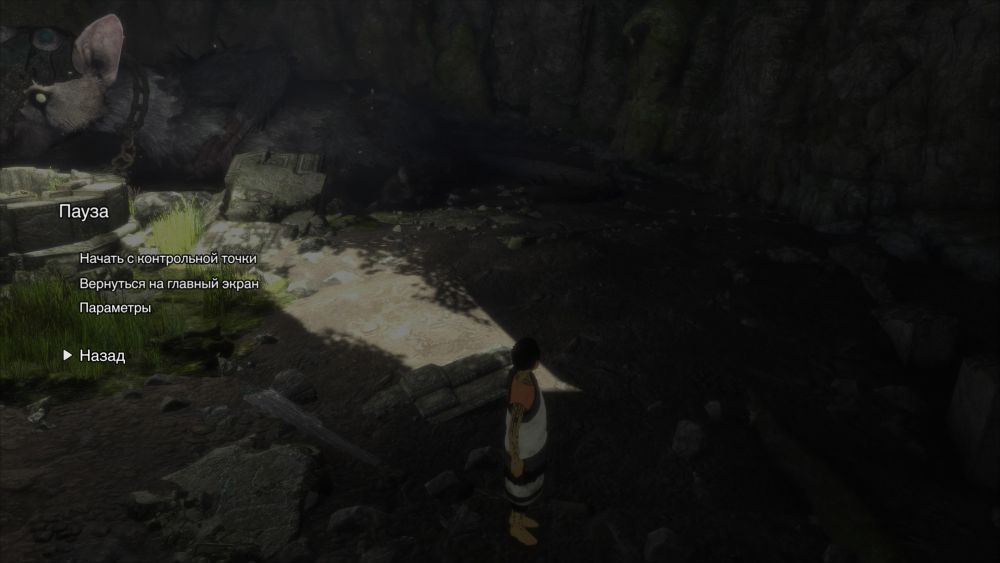Open the 'Параметры' settings menu

[115, 308]
